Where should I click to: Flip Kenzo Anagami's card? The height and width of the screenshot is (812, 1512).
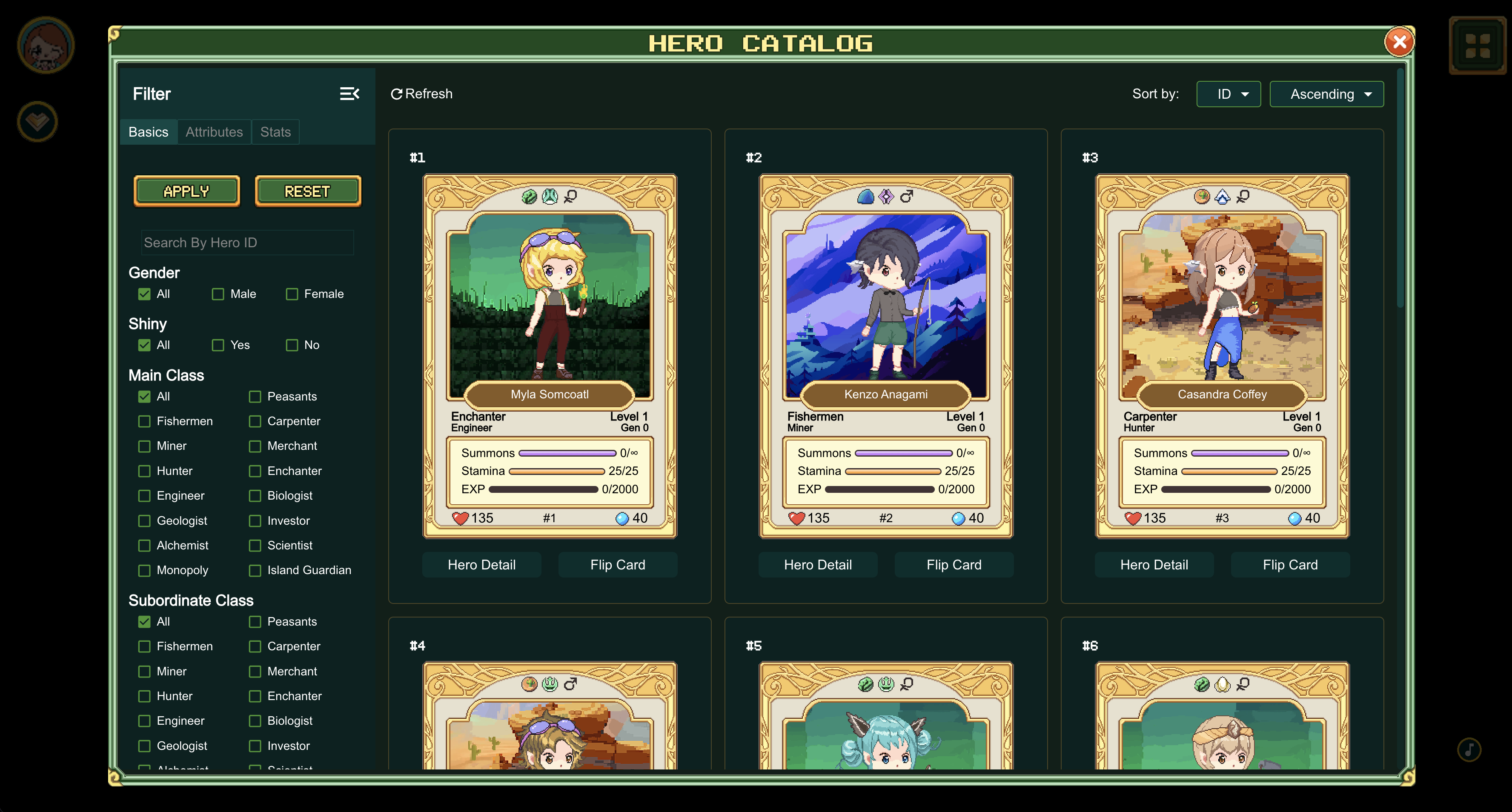[x=953, y=564]
